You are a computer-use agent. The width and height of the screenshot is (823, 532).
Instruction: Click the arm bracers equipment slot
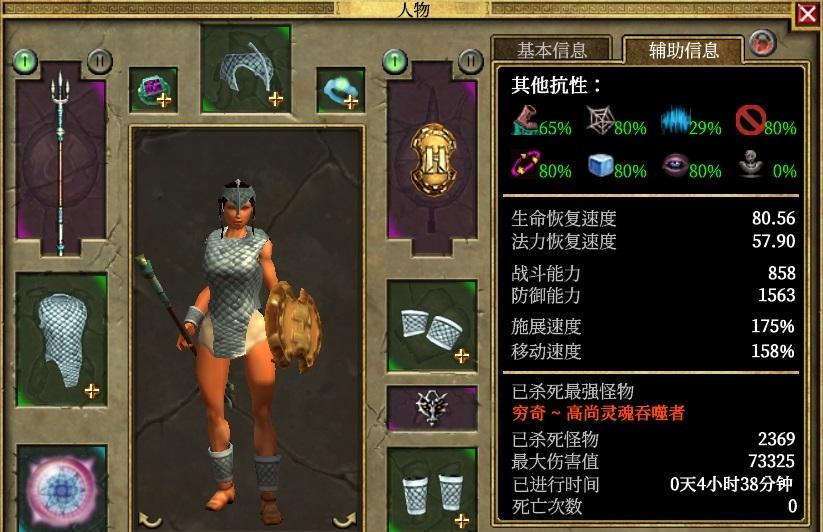(x=432, y=326)
